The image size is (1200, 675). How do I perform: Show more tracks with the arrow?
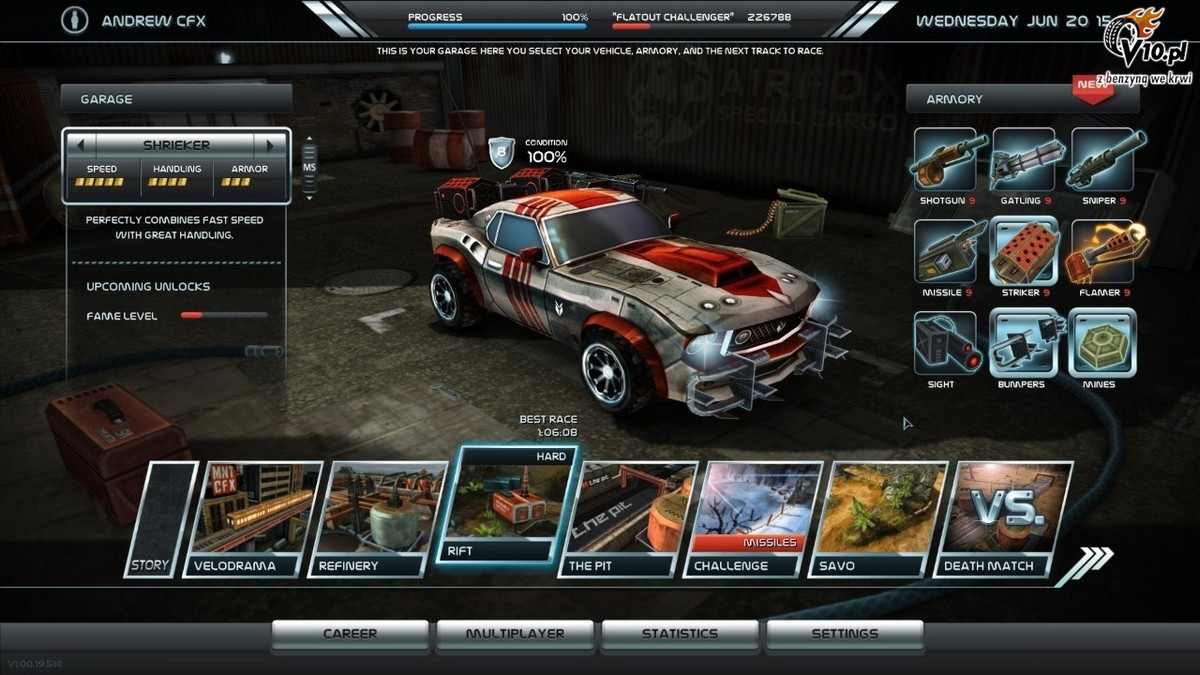(x=1085, y=564)
